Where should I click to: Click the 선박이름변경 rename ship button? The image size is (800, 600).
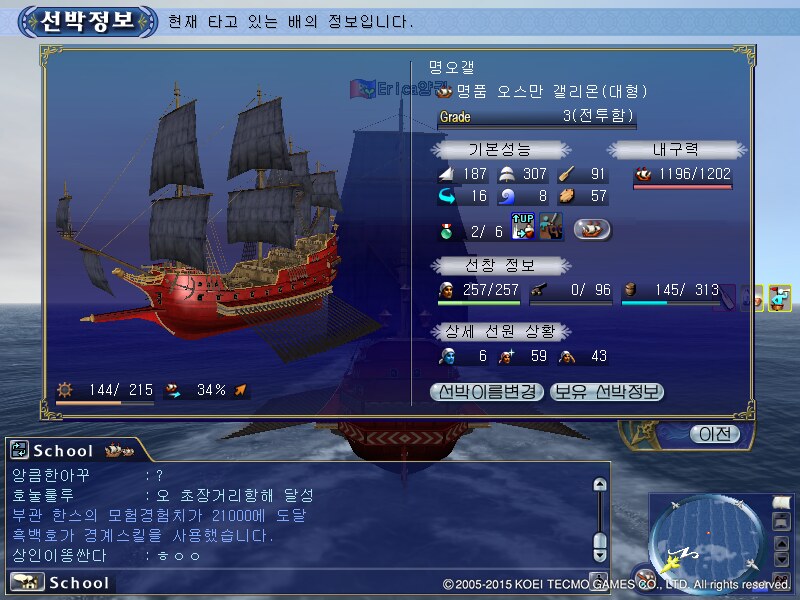point(487,392)
